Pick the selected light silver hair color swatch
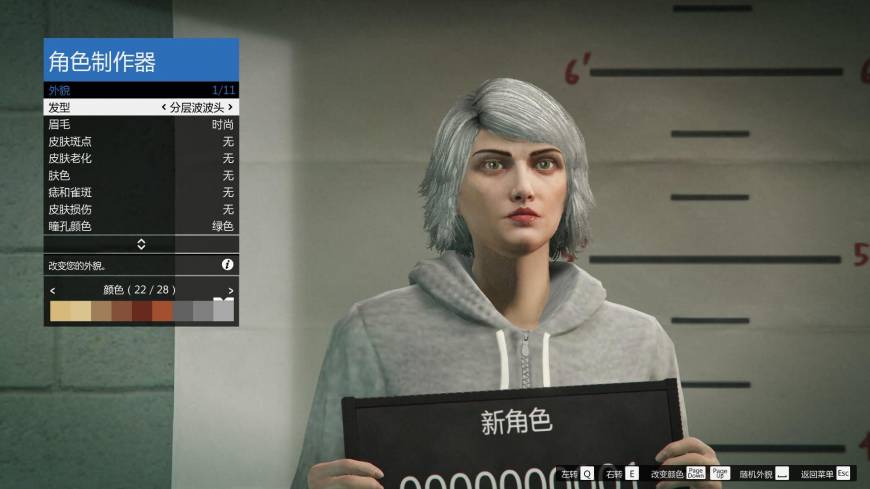The width and height of the screenshot is (870, 489). (x=223, y=311)
